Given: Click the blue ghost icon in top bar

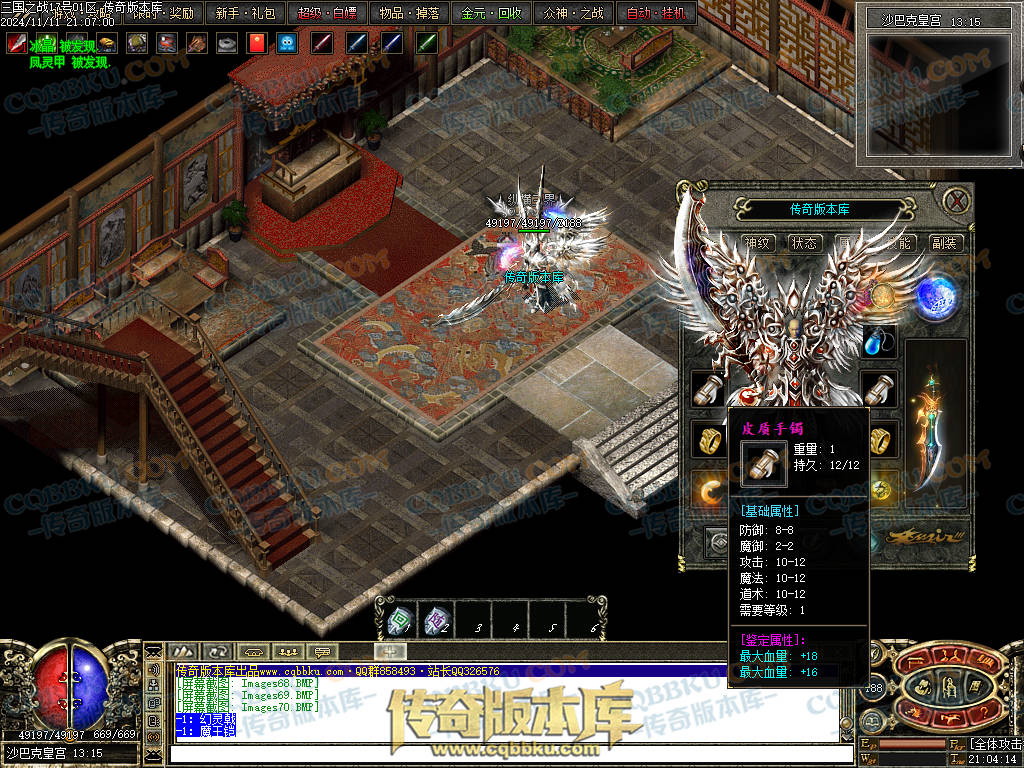Looking at the screenshot, I should tap(287, 43).
